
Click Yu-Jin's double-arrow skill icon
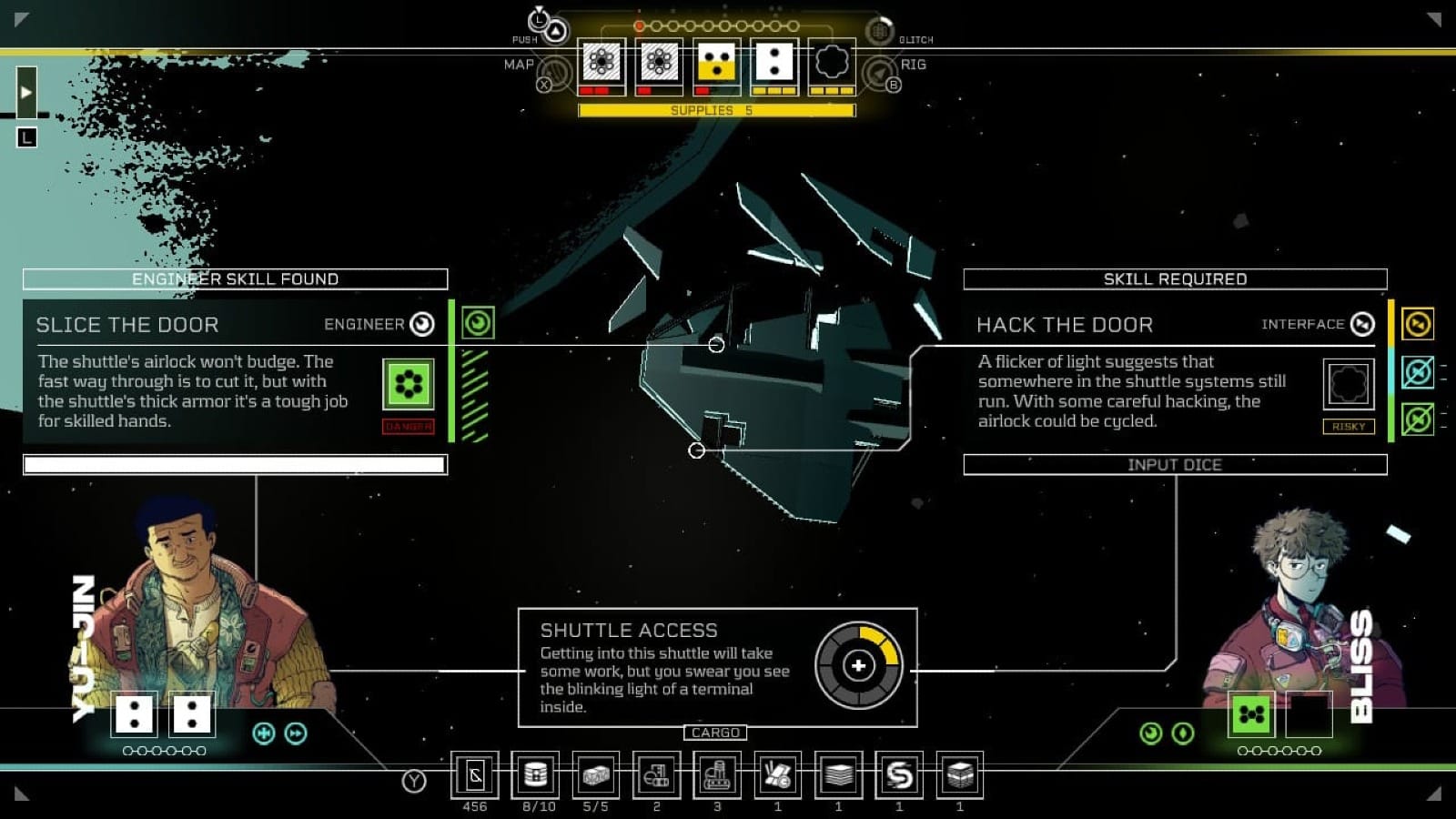point(296,733)
